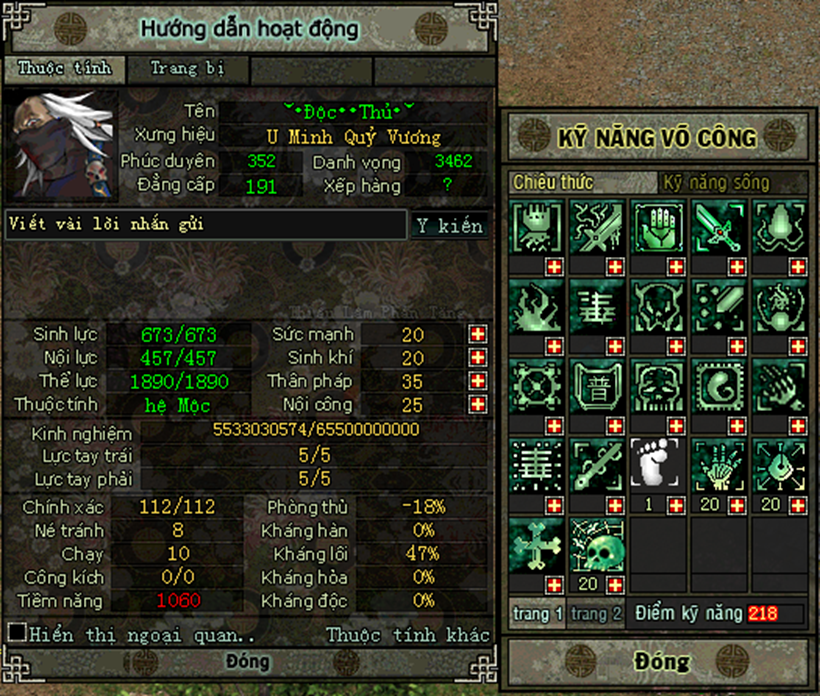Click the Ý kiến button
This screenshot has width=820, height=696.
(449, 225)
